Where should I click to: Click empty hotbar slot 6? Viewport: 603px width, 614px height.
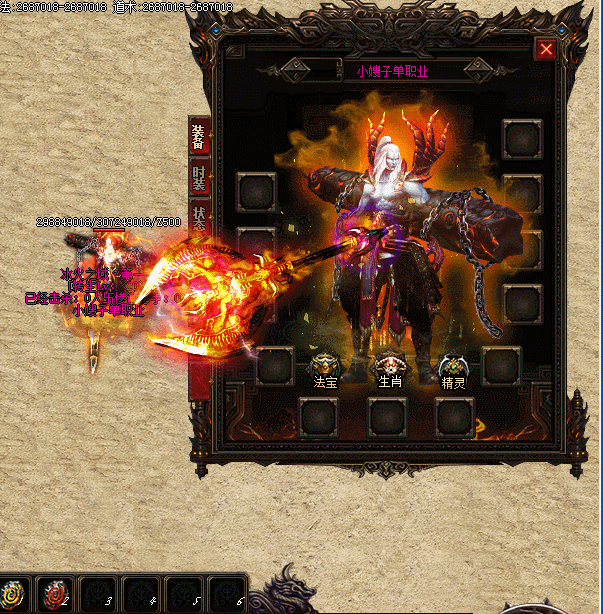click(x=227, y=595)
